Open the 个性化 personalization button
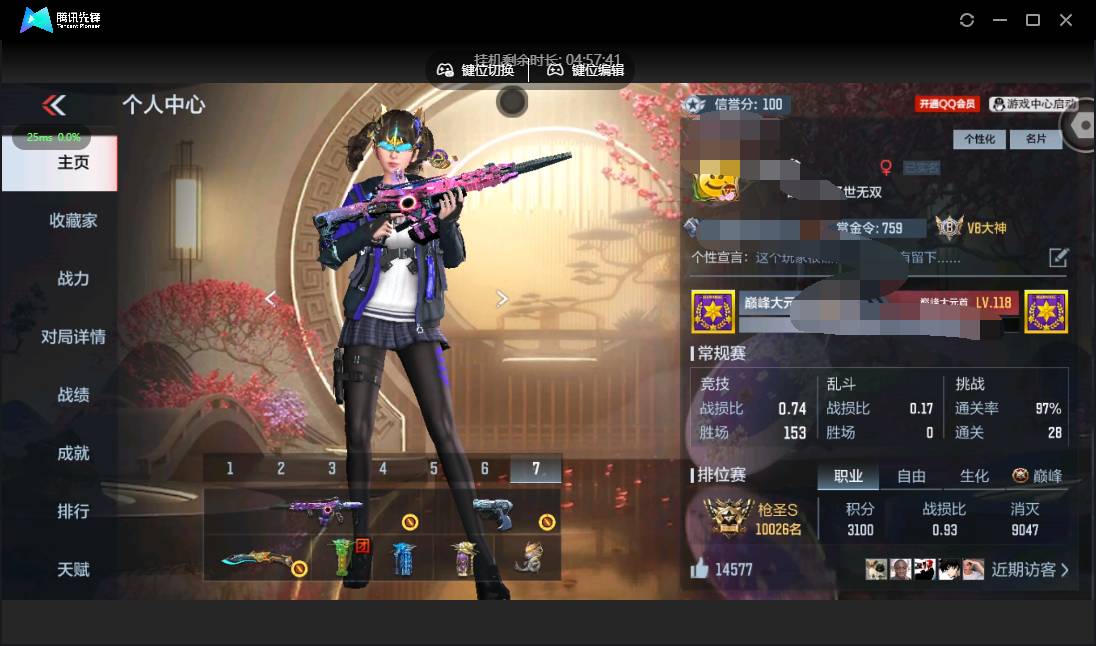This screenshot has width=1096, height=646. [979, 139]
